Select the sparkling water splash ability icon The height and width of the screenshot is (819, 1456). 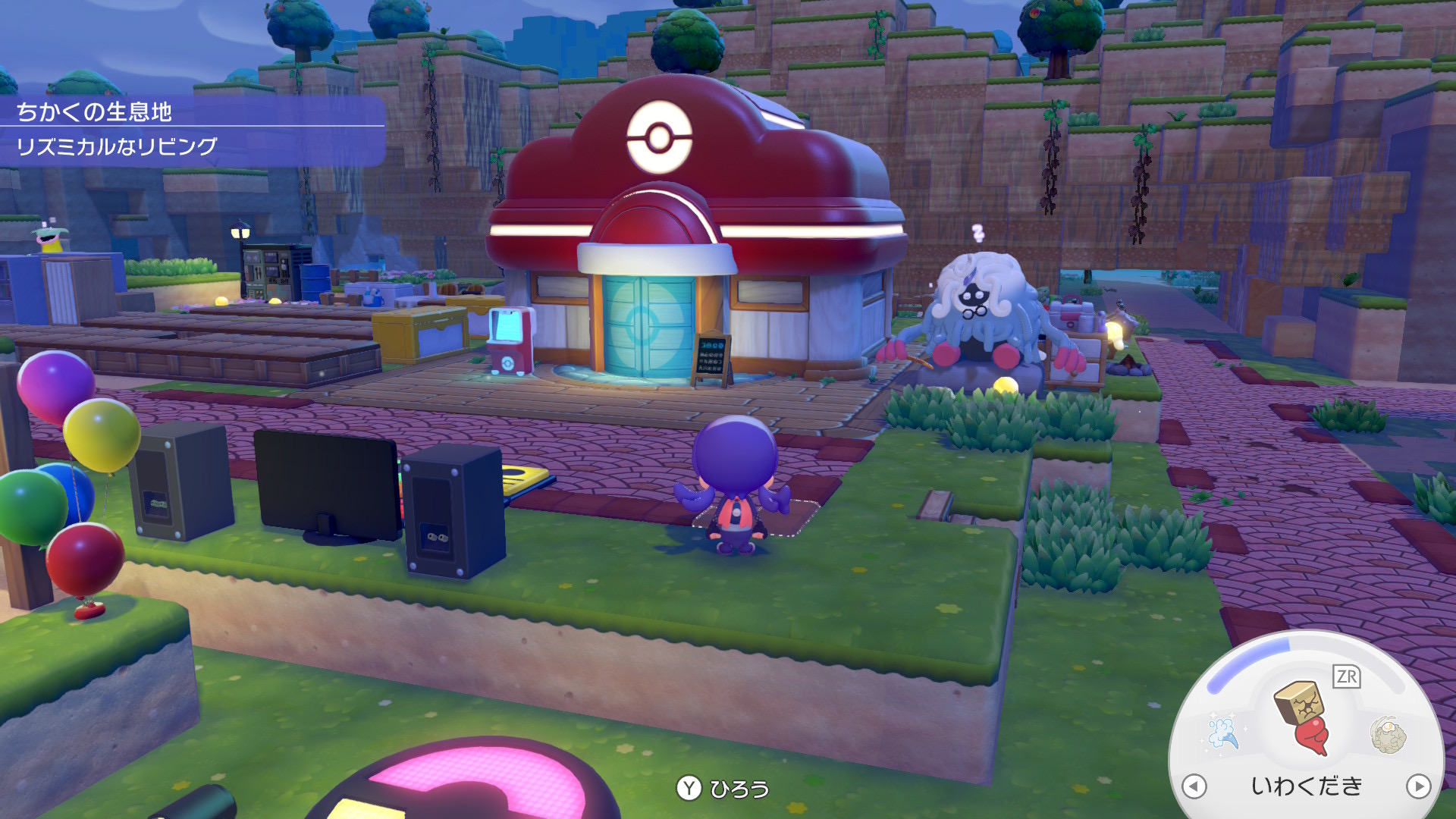point(1222,732)
